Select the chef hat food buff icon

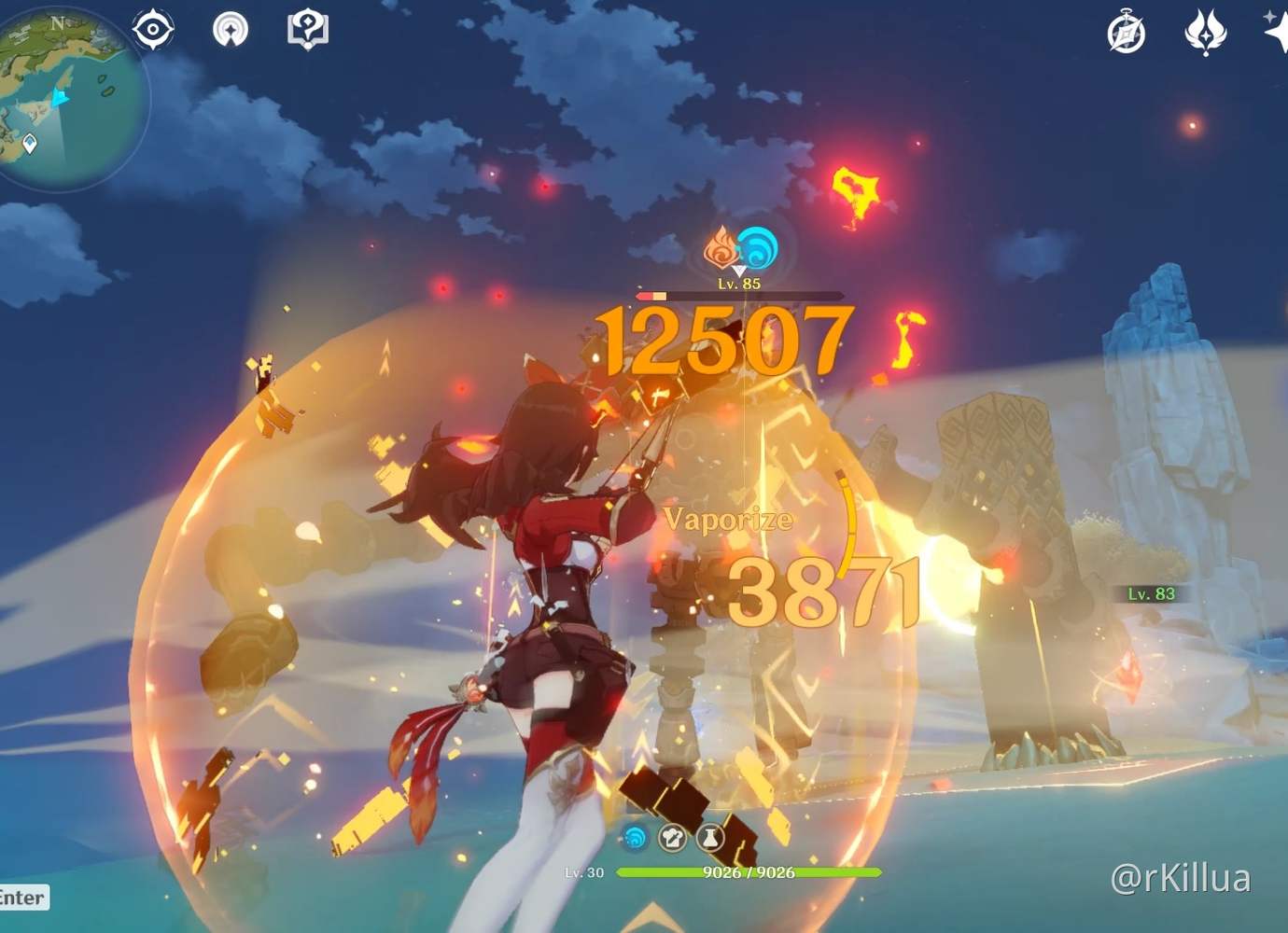coord(672,838)
